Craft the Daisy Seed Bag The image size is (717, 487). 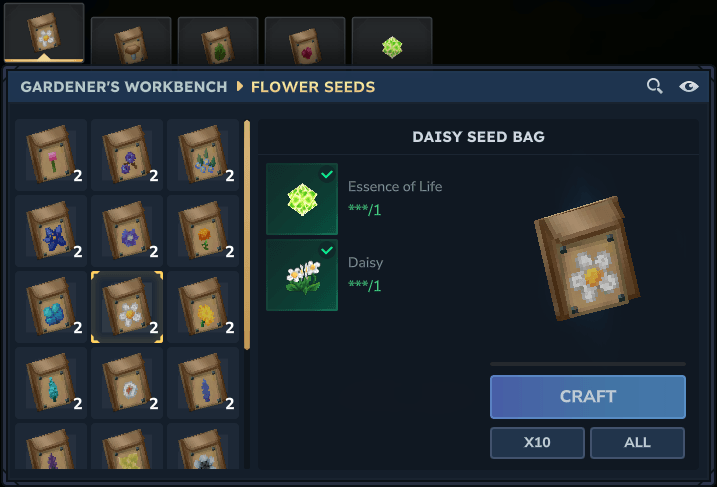click(587, 396)
